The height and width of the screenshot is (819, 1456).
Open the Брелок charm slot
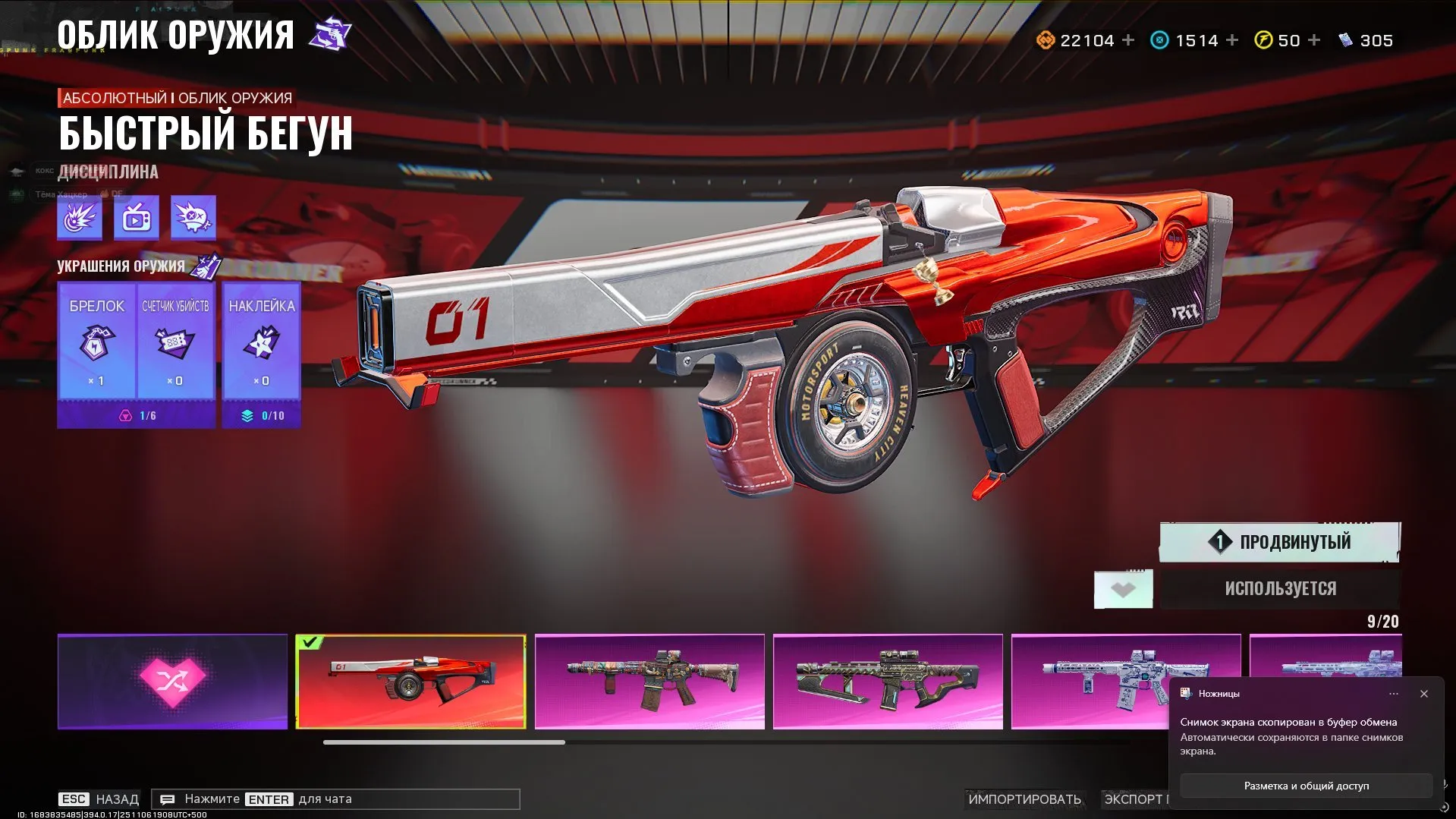point(97,341)
